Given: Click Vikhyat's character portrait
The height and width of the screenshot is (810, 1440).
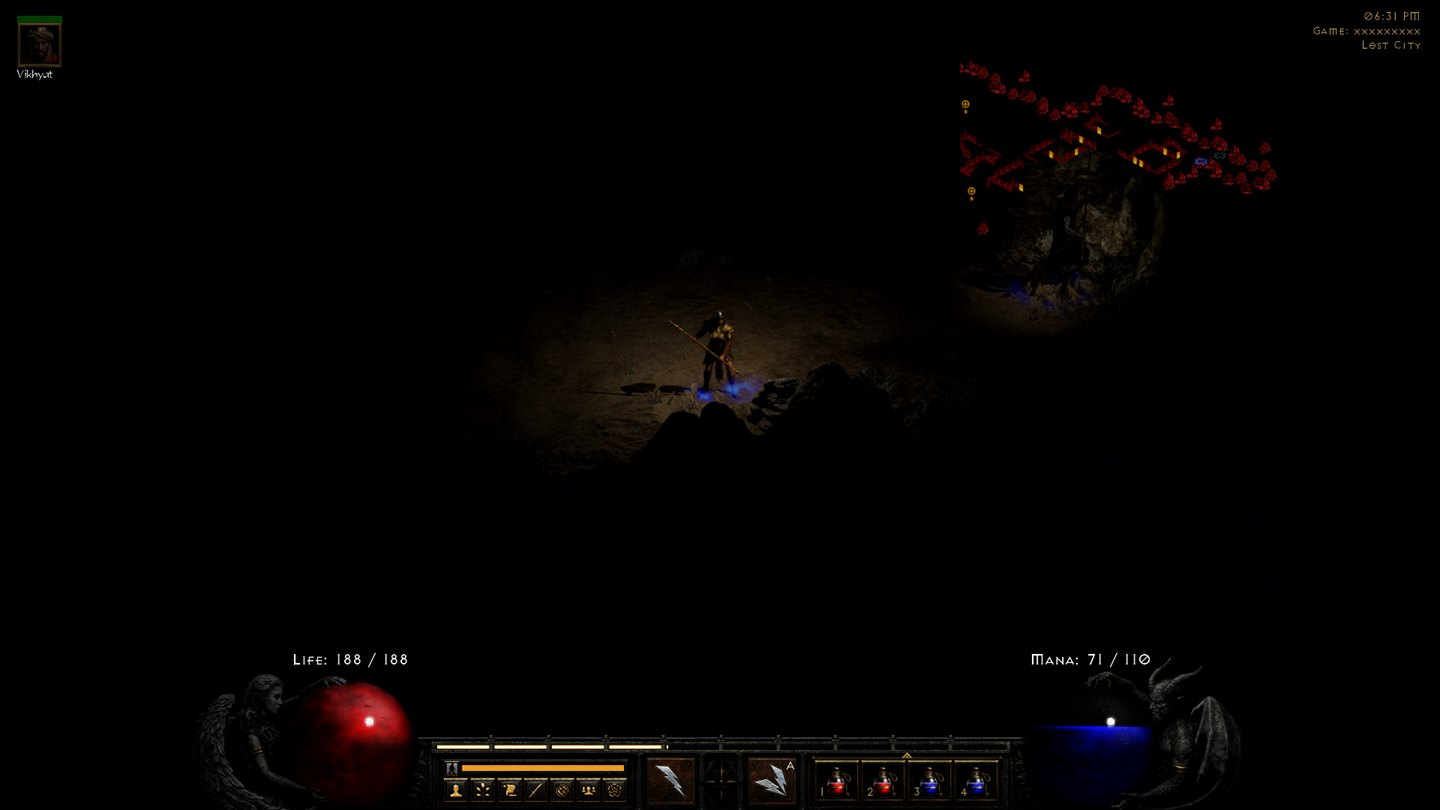Looking at the screenshot, I should coord(38,44).
